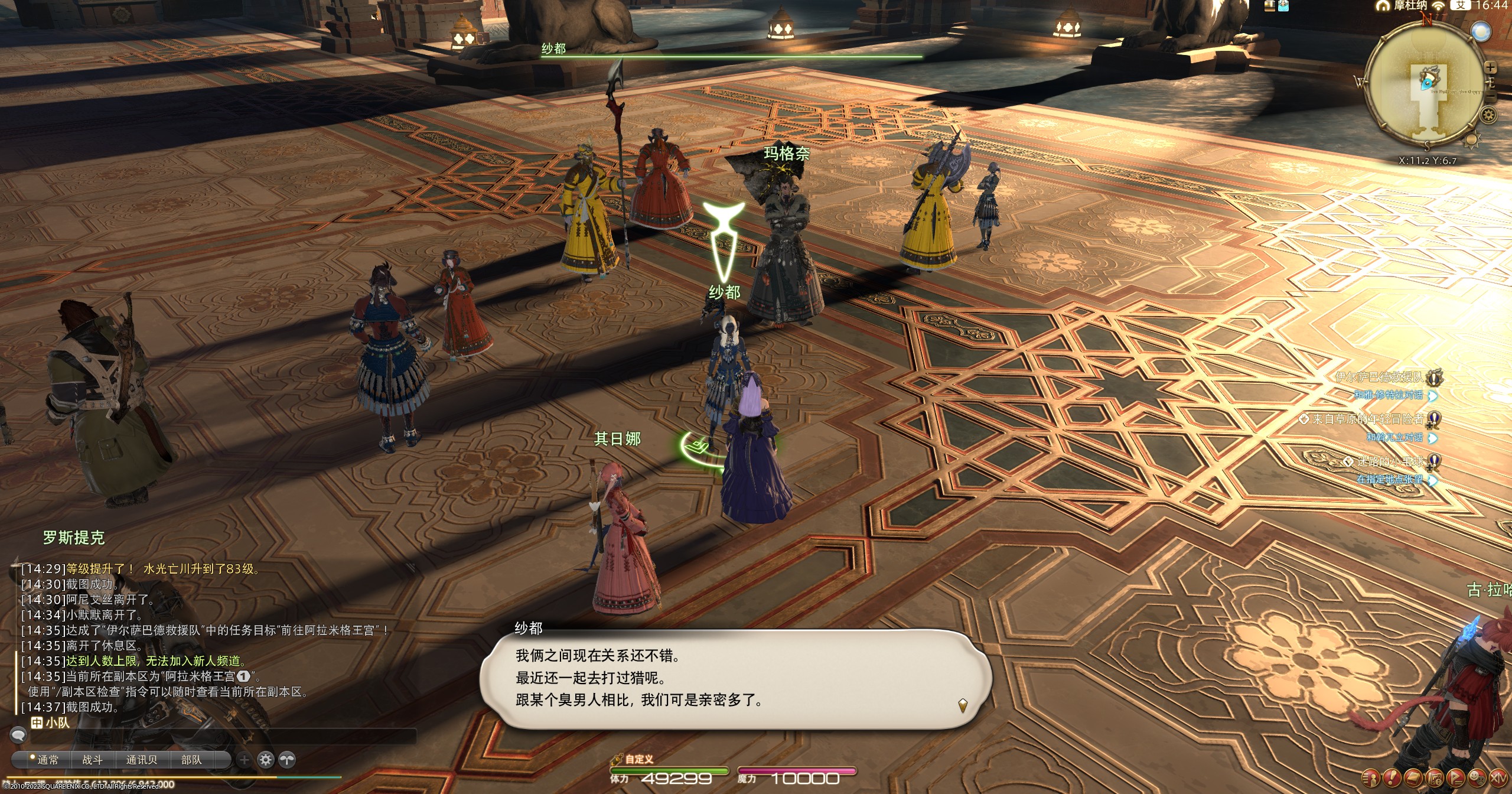Add a new chat tab with plus button
1512x794 pixels.
(x=244, y=760)
